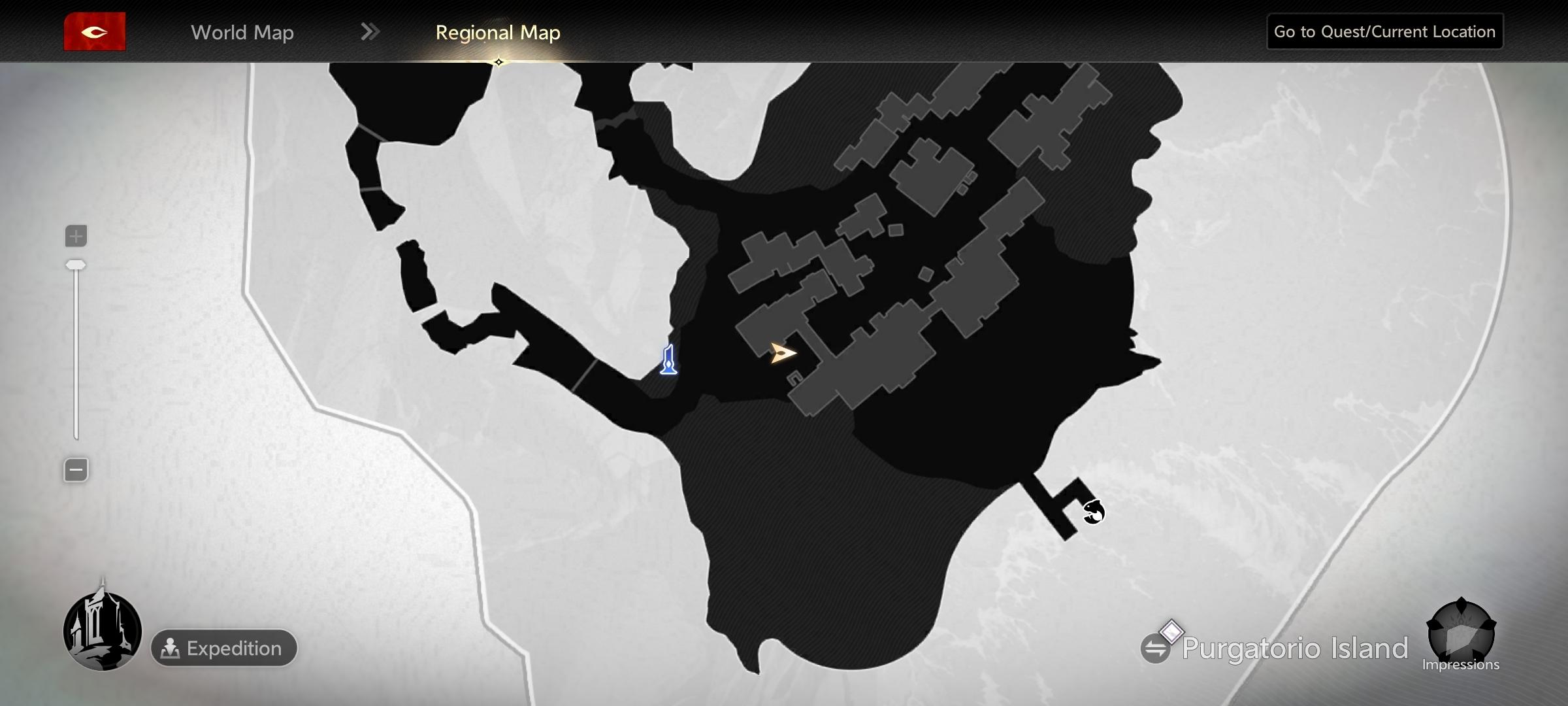Select the Regional Map tab
This screenshot has width=1568, height=706.
coord(498,32)
